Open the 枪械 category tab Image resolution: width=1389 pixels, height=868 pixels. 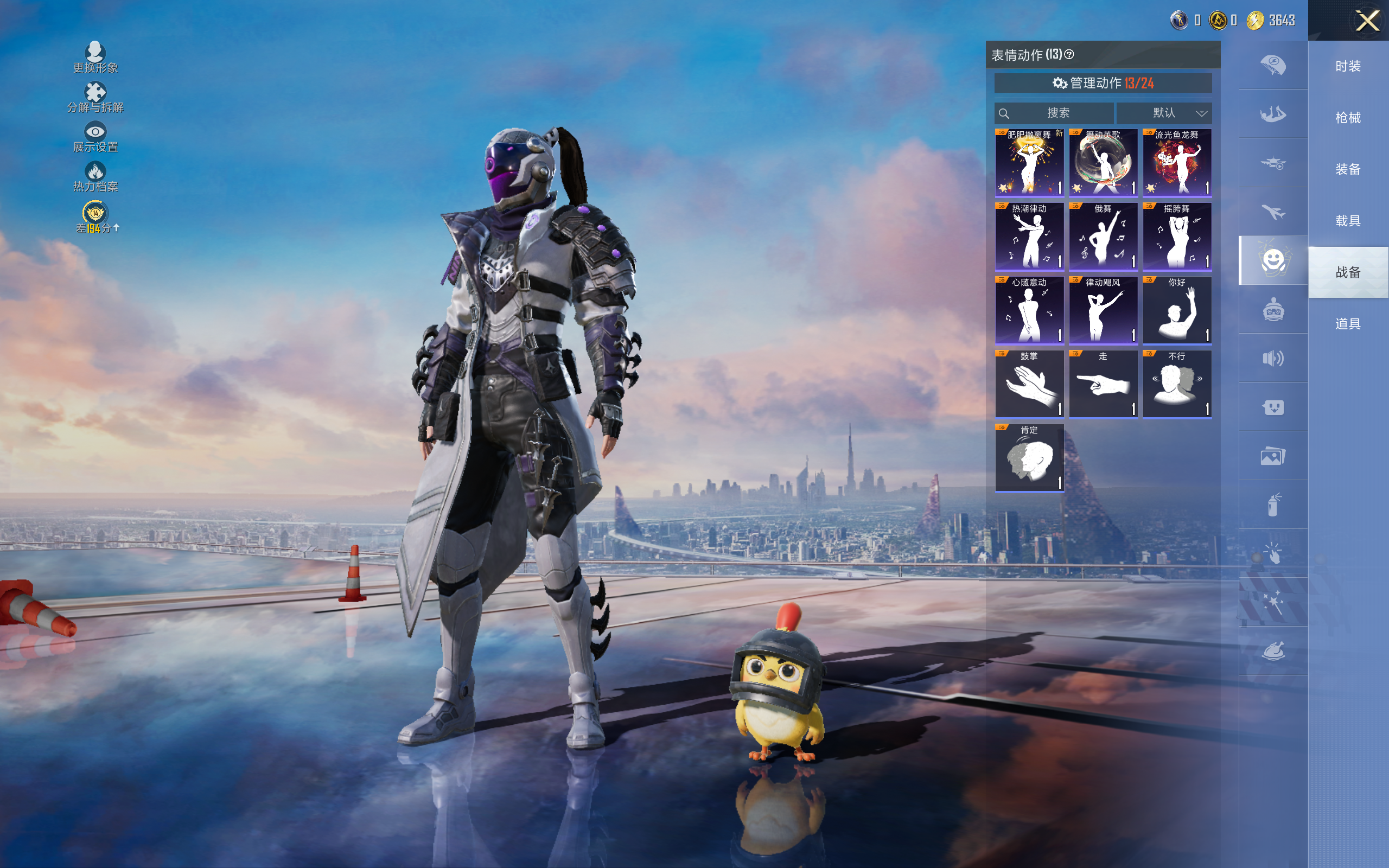pos(1348,118)
